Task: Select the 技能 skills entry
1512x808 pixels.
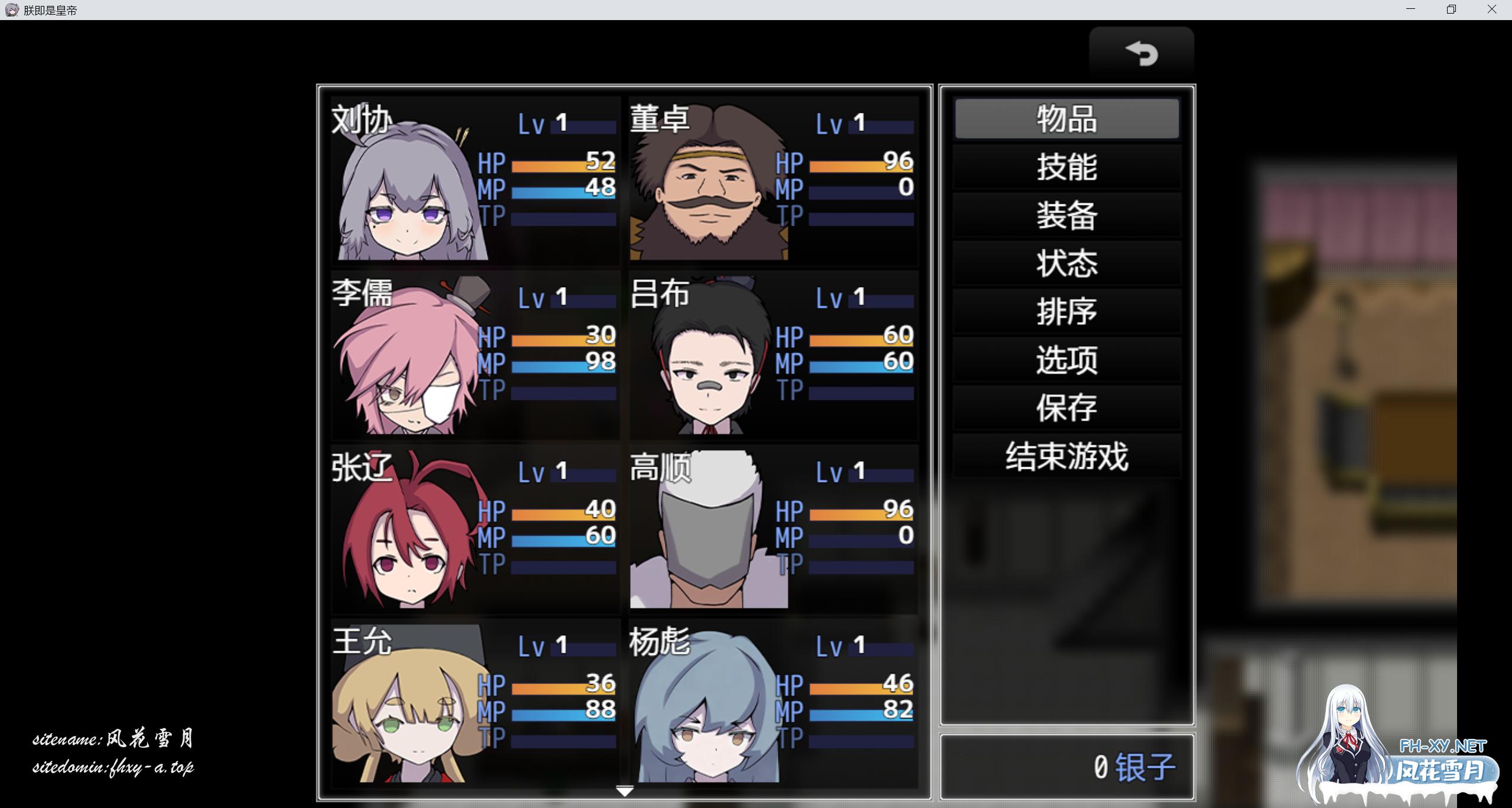Action: [x=1067, y=167]
